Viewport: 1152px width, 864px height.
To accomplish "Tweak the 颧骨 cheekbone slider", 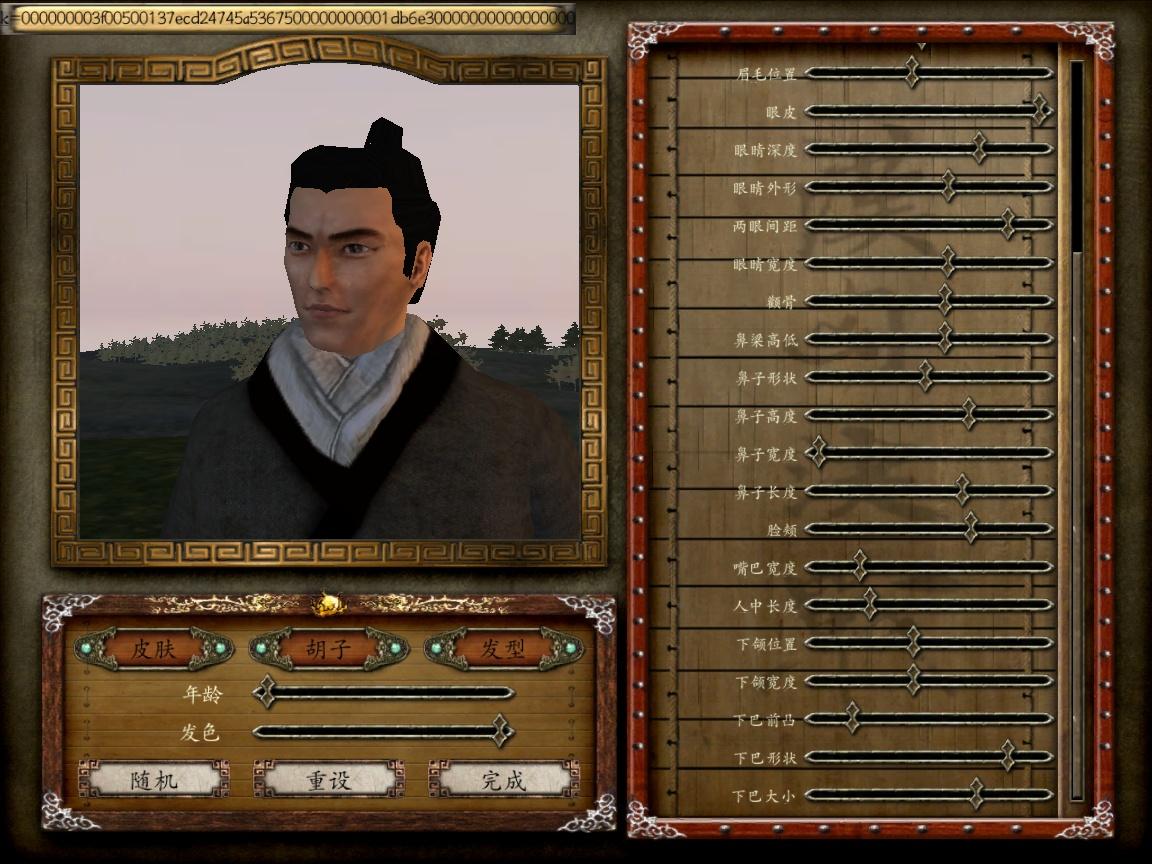I will (x=945, y=301).
